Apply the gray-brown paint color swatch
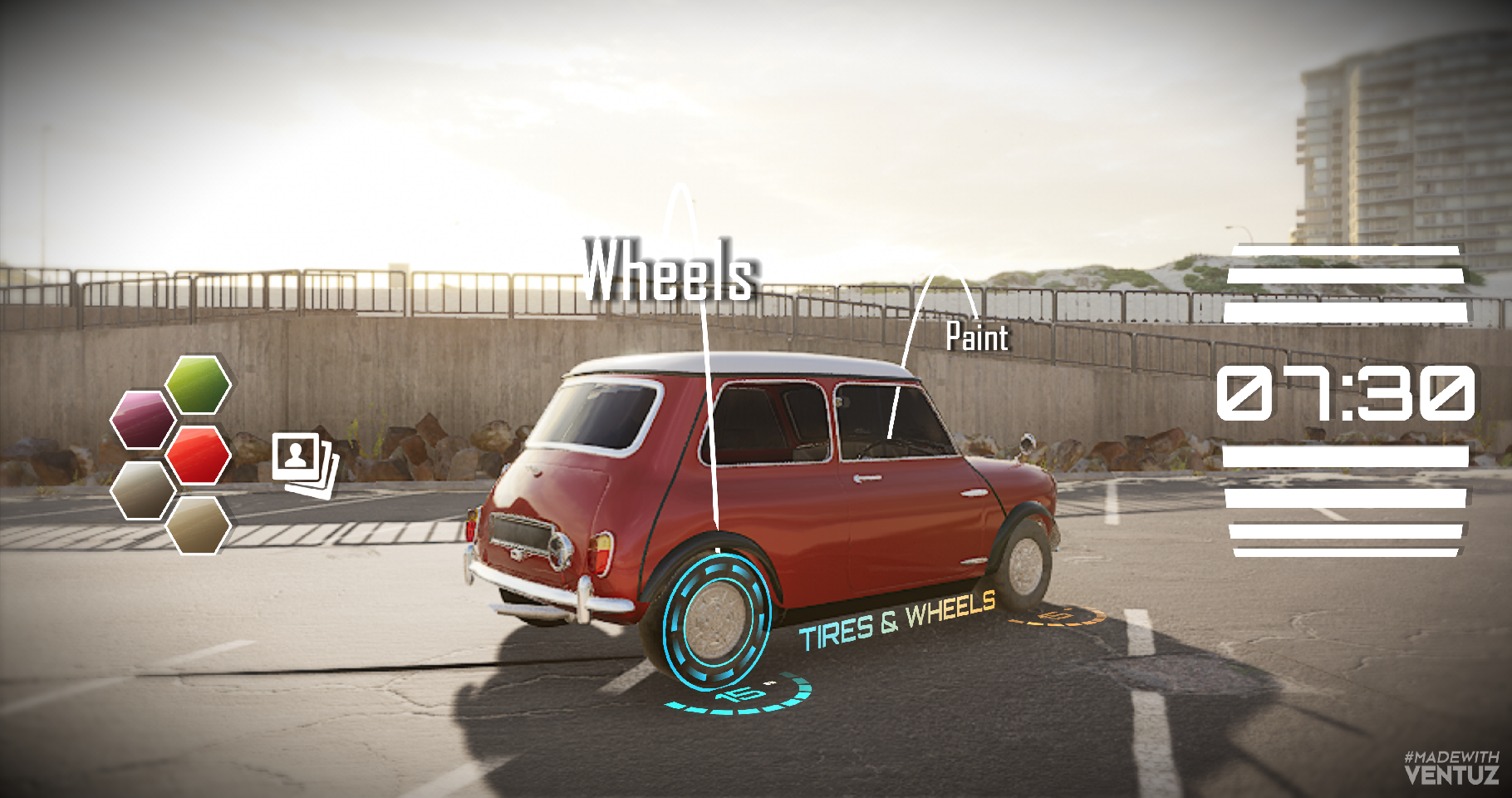The image size is (1512, 798). click(x=143, y=490)
